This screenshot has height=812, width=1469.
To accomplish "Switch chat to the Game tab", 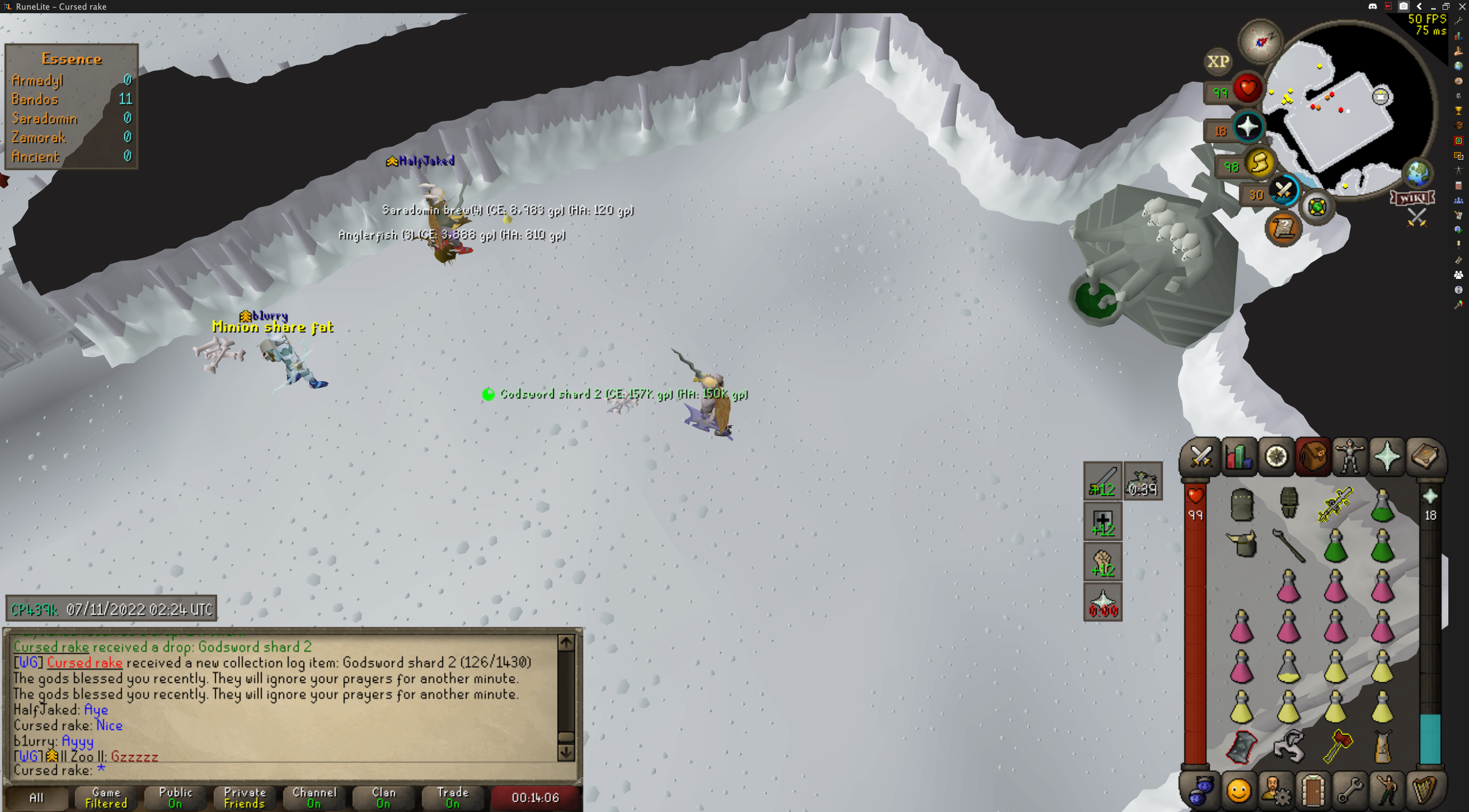I will pos(106,797).
